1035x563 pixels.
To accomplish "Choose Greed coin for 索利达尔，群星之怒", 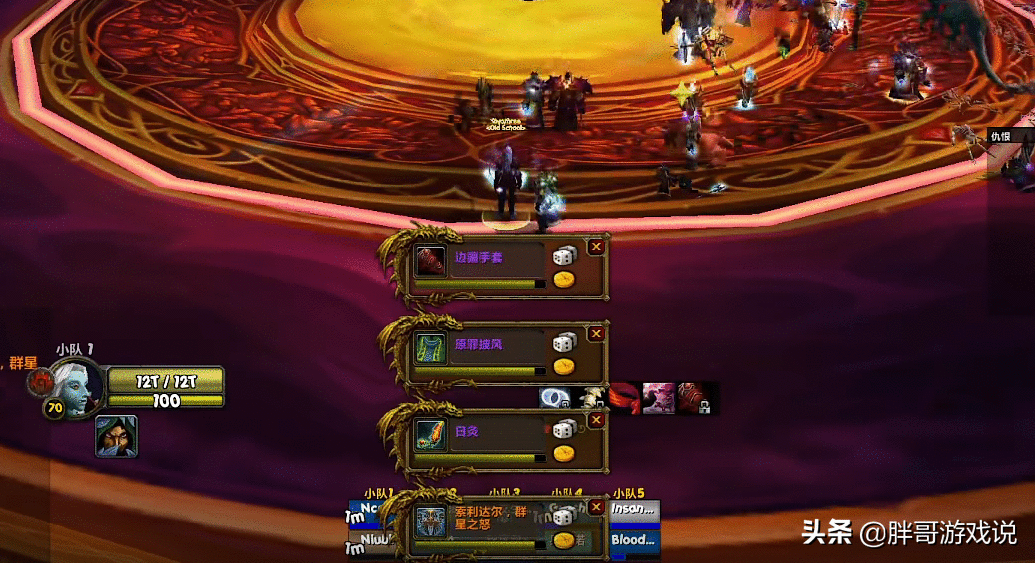I will coord(565,540).
